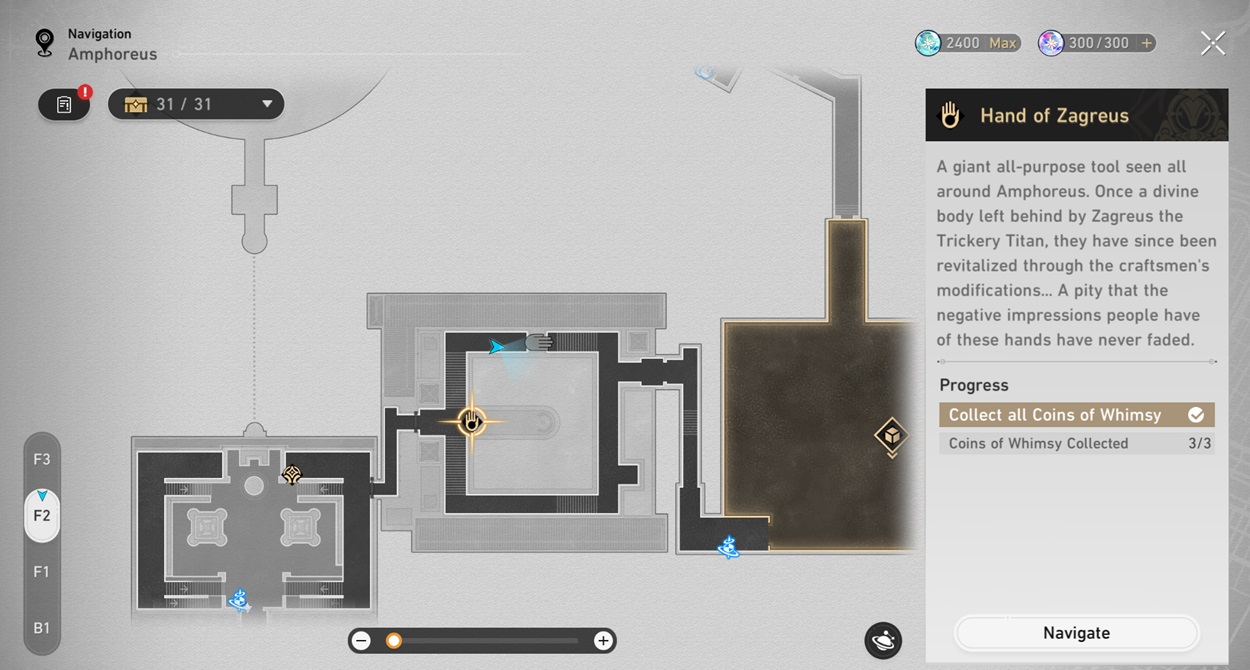
Task: Select the Collect all Coins of Whimsy entry
Action: point(1076,415)
